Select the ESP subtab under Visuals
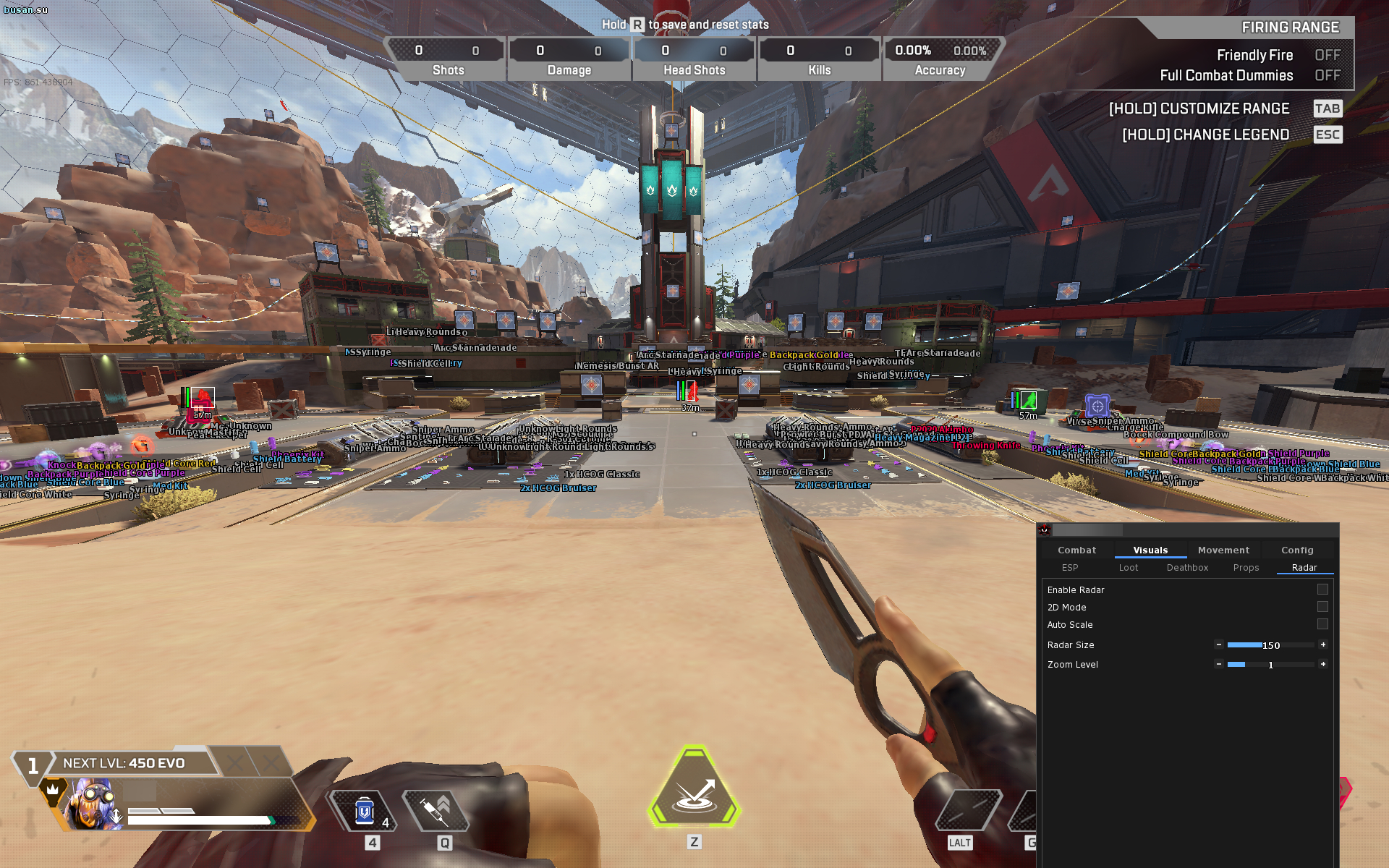The height and width of the screenshot is (868, 1389). click(x=1070, y=568)
